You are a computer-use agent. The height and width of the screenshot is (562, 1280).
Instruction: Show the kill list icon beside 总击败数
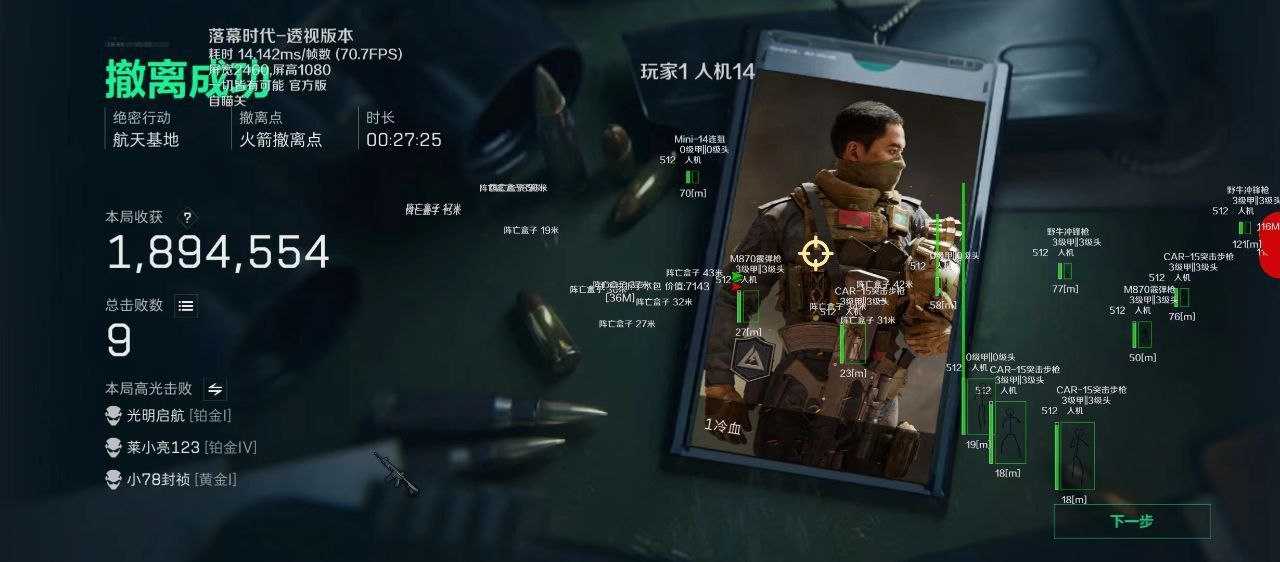[x=186, y=306]
